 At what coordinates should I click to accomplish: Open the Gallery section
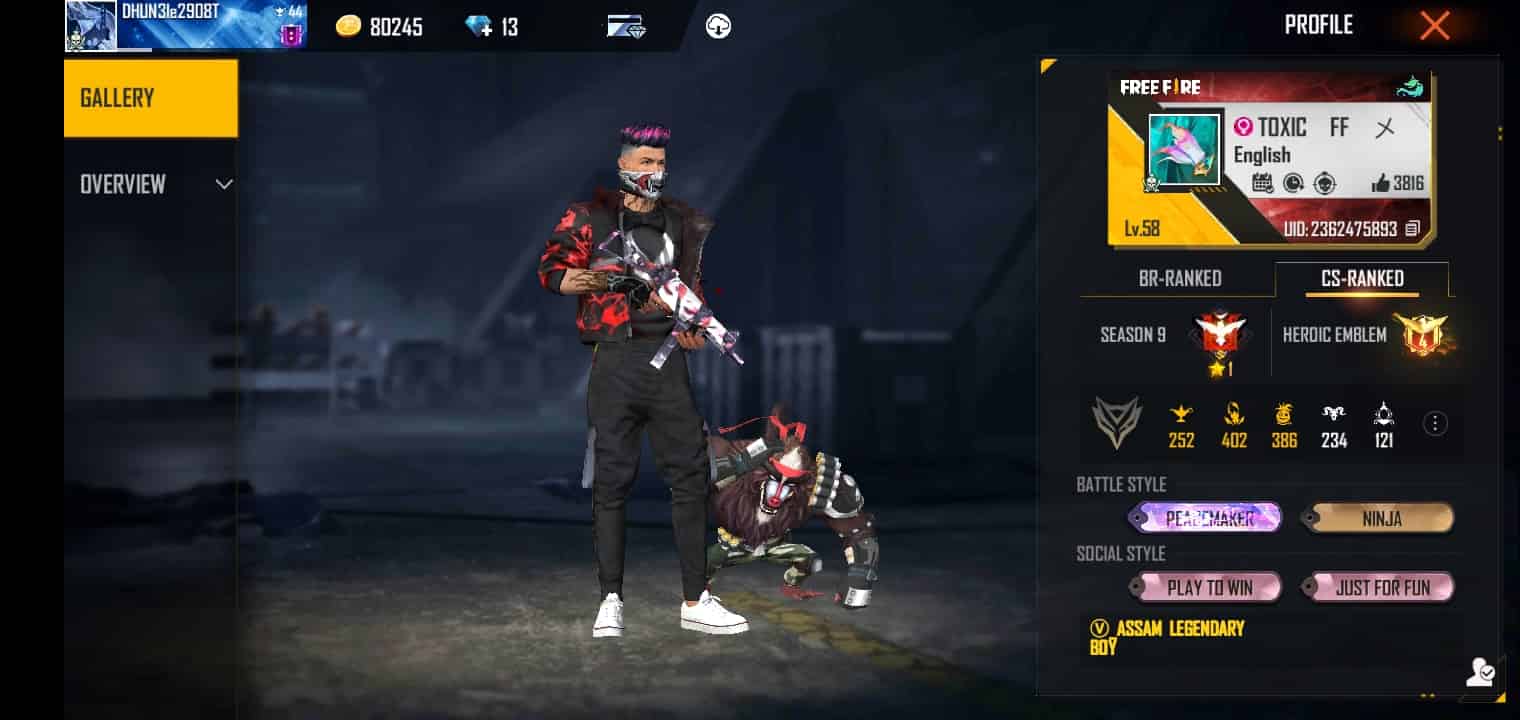(150, 98)
